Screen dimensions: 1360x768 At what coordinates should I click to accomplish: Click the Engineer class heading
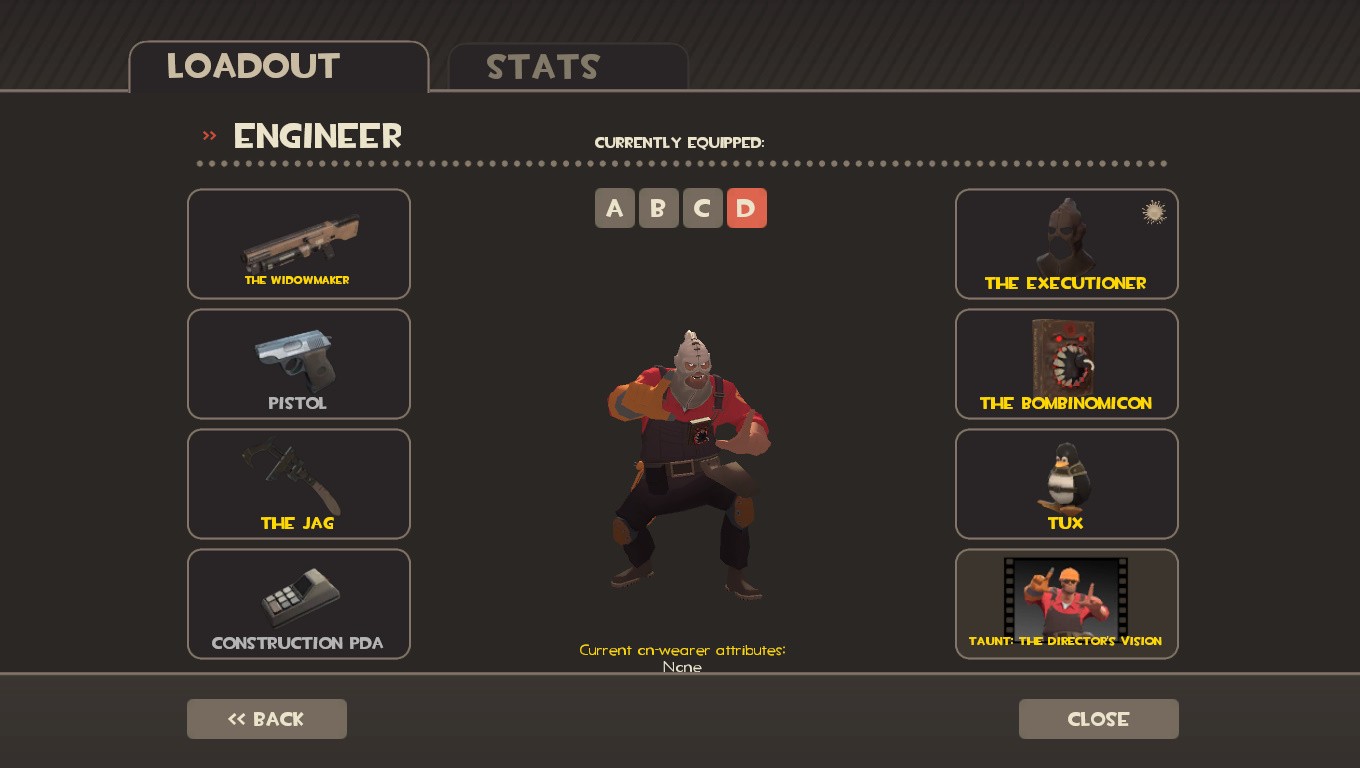click(317, 136)
